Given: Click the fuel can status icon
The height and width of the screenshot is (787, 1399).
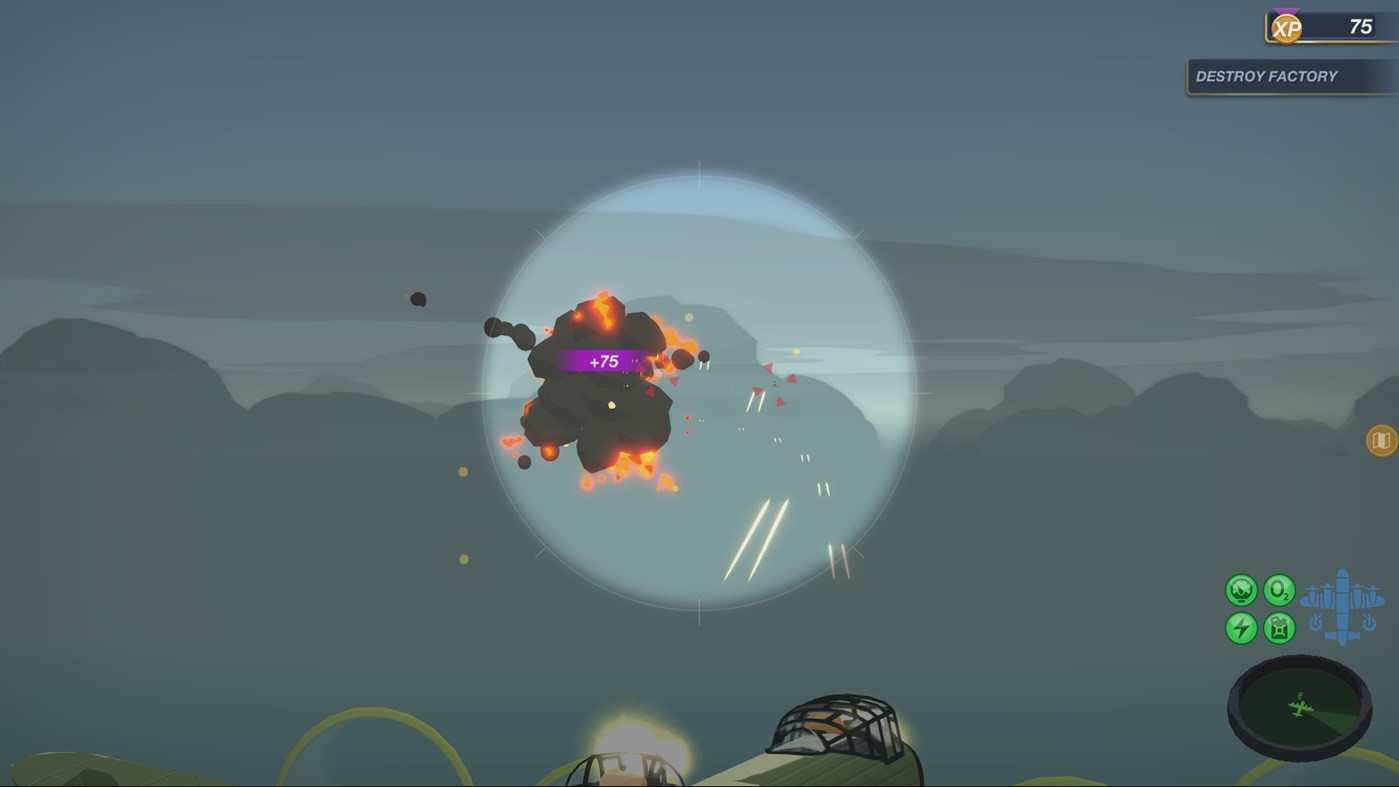Looking at the screenshot, I should click(1279, 627).
